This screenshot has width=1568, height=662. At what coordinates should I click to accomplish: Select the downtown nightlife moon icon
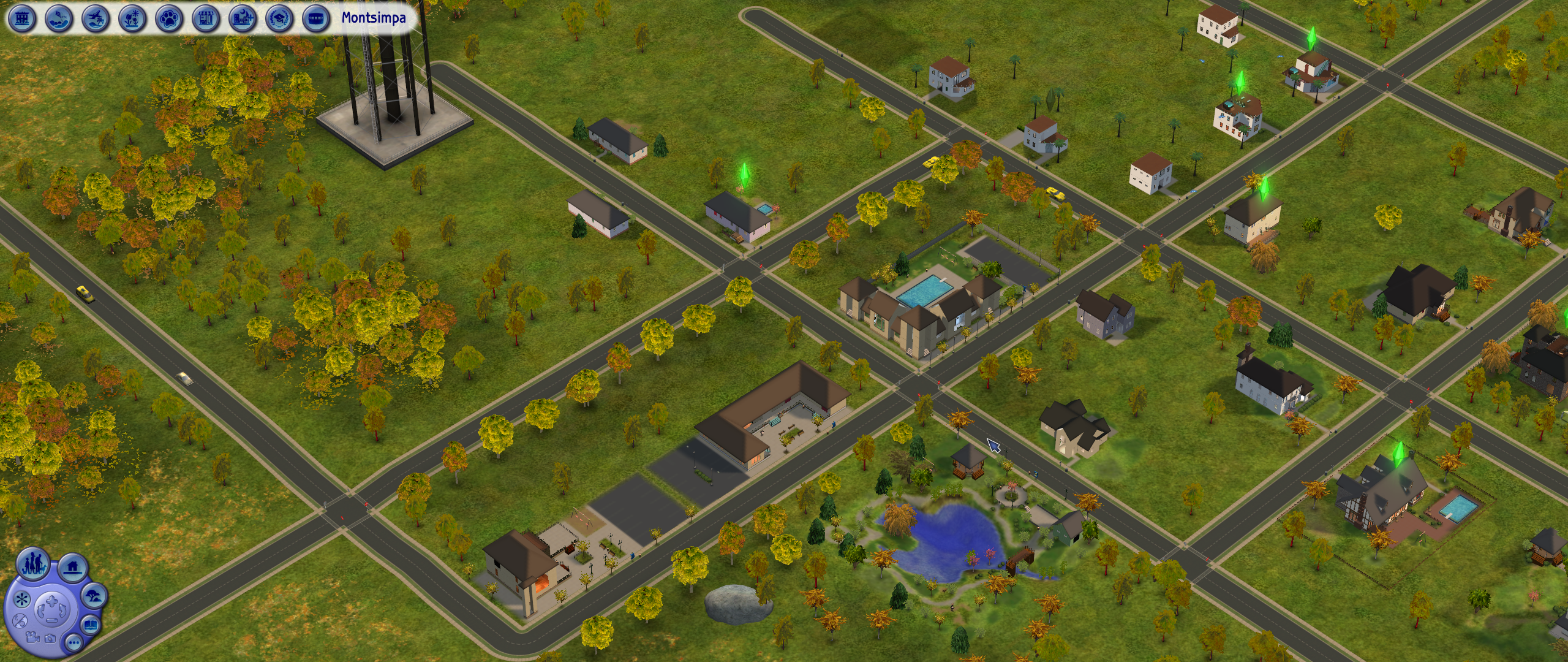pos(243,18)
